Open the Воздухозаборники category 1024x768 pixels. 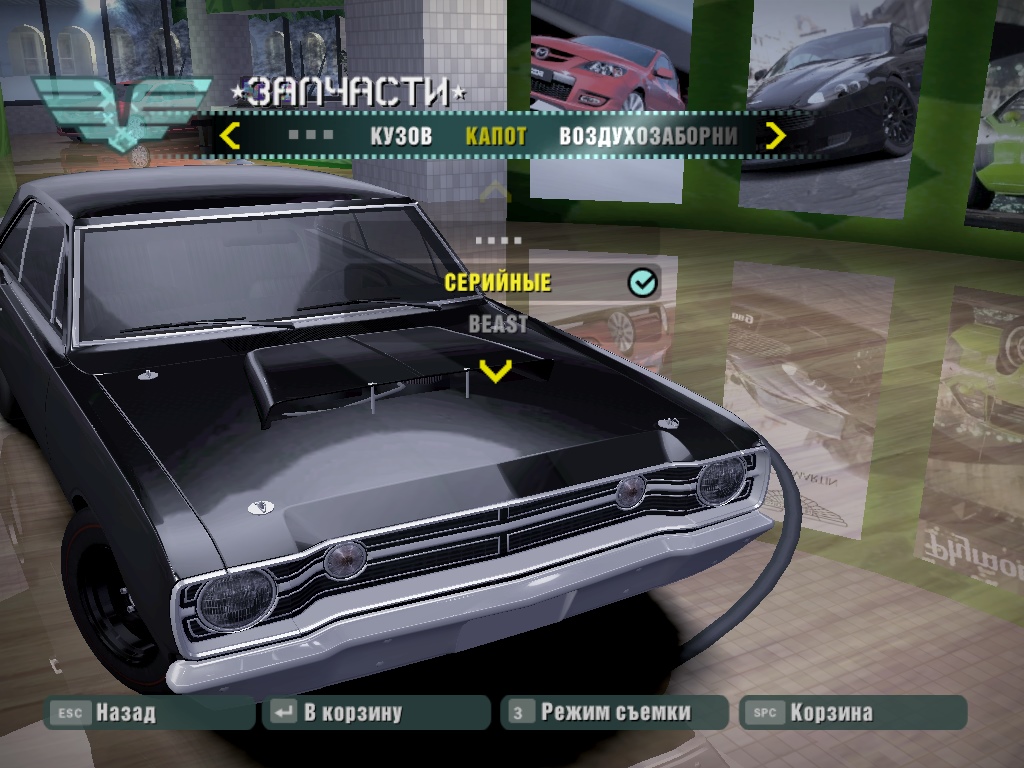tap(648, 136)
